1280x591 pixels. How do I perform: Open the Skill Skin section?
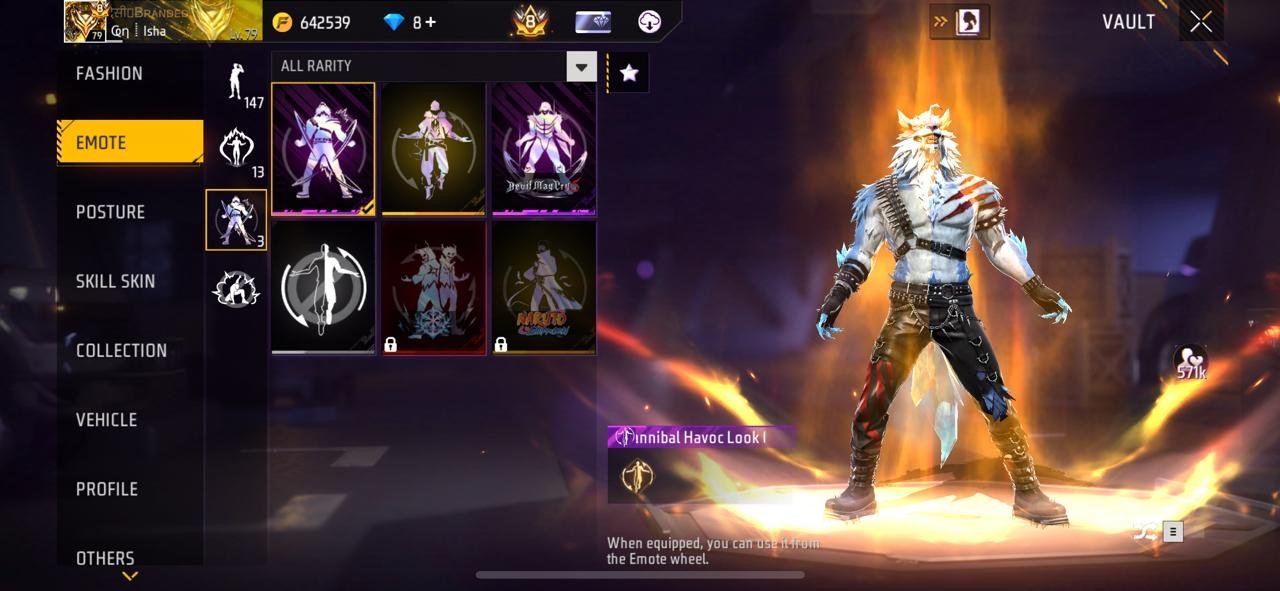115,281
